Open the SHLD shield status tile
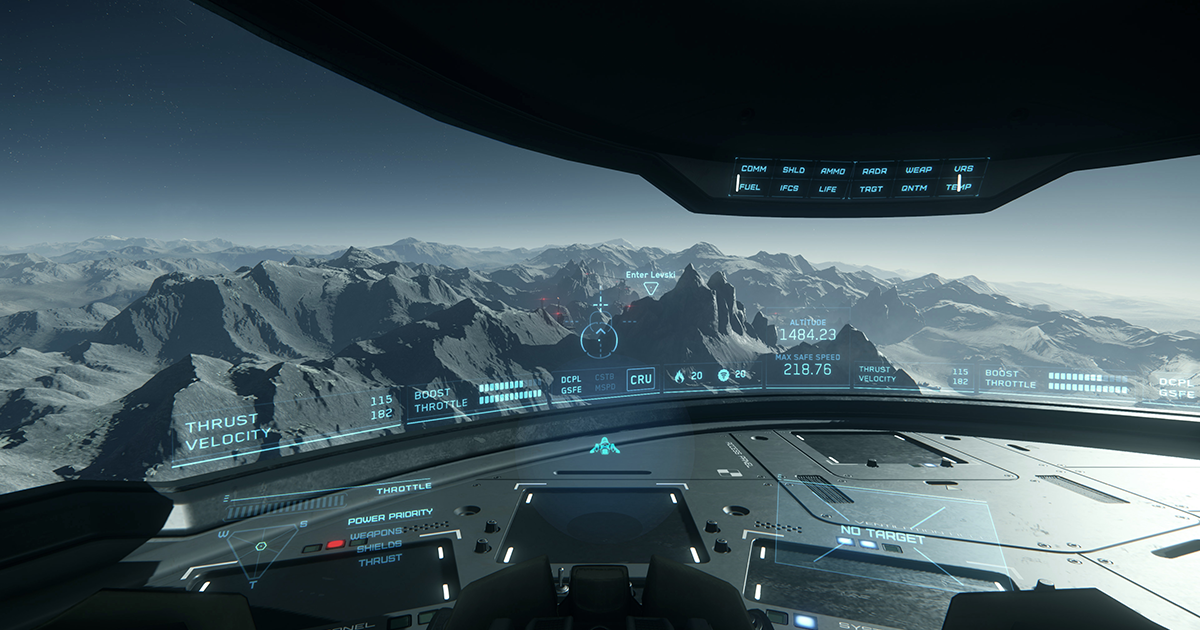Image resolution: width=1200 pixels, height=630 pixels. pos(793,170)
